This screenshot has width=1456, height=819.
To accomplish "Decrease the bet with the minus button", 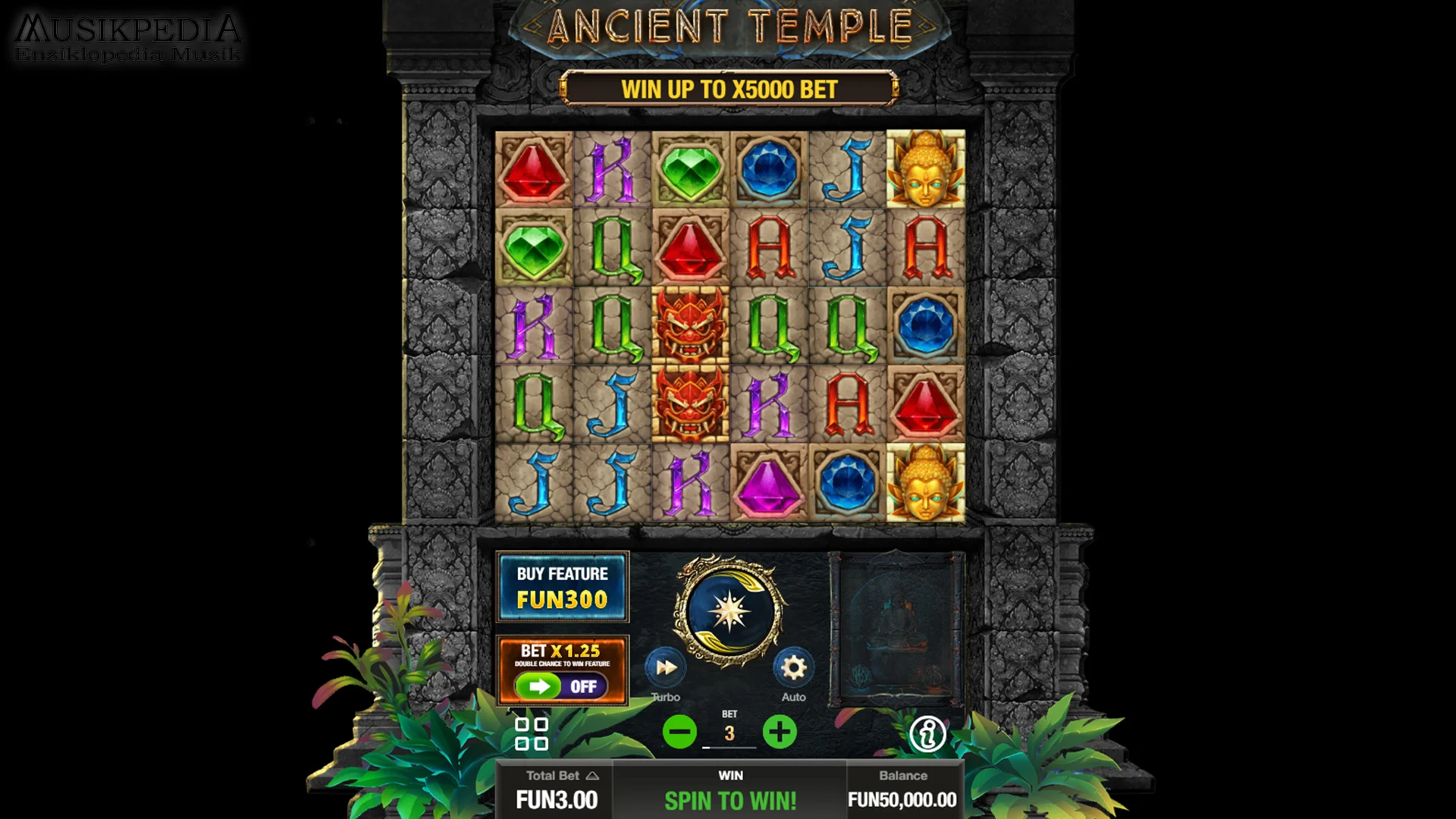I will (680, 732).
